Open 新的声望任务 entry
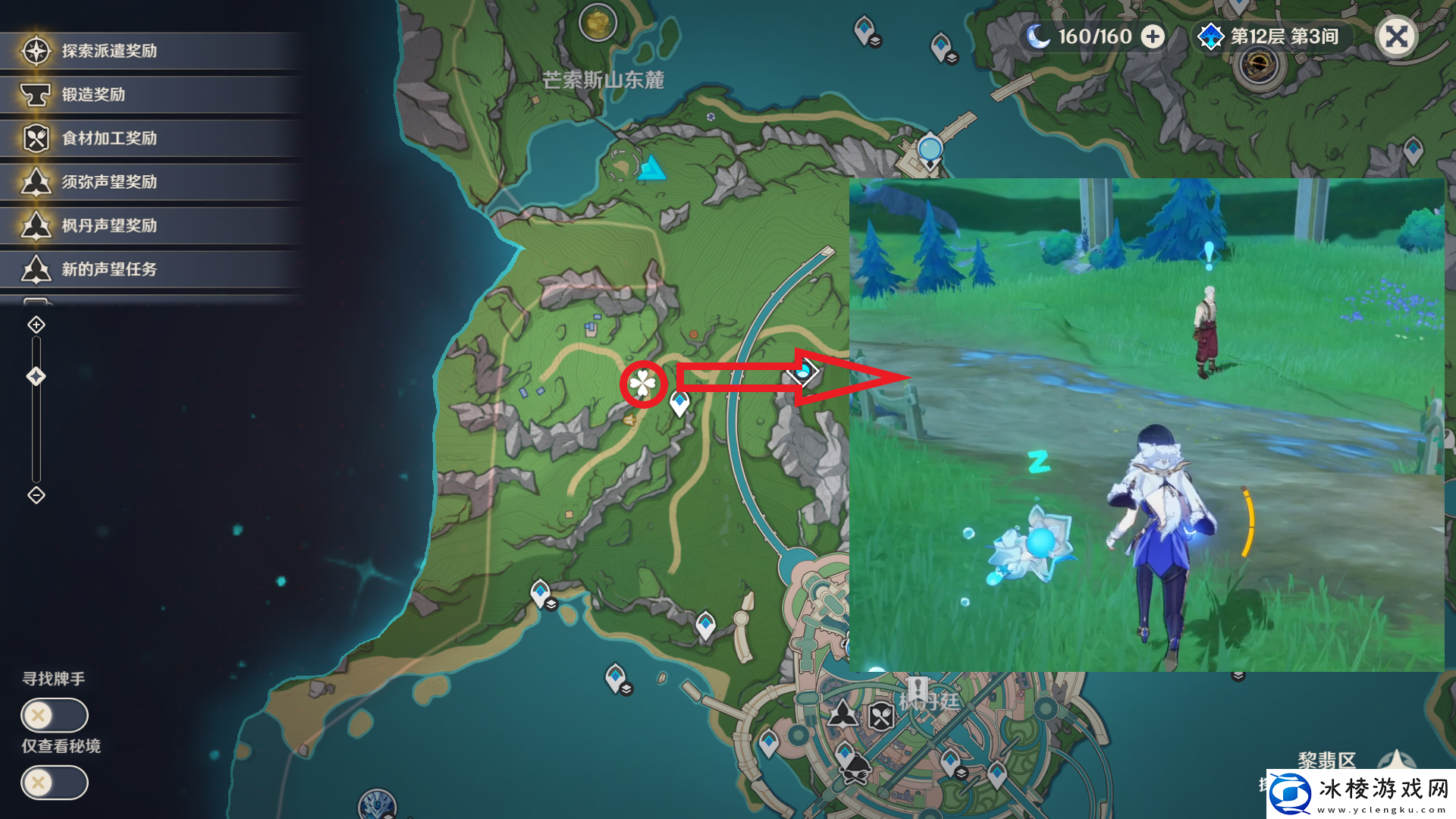 click(x=109, y=269)
